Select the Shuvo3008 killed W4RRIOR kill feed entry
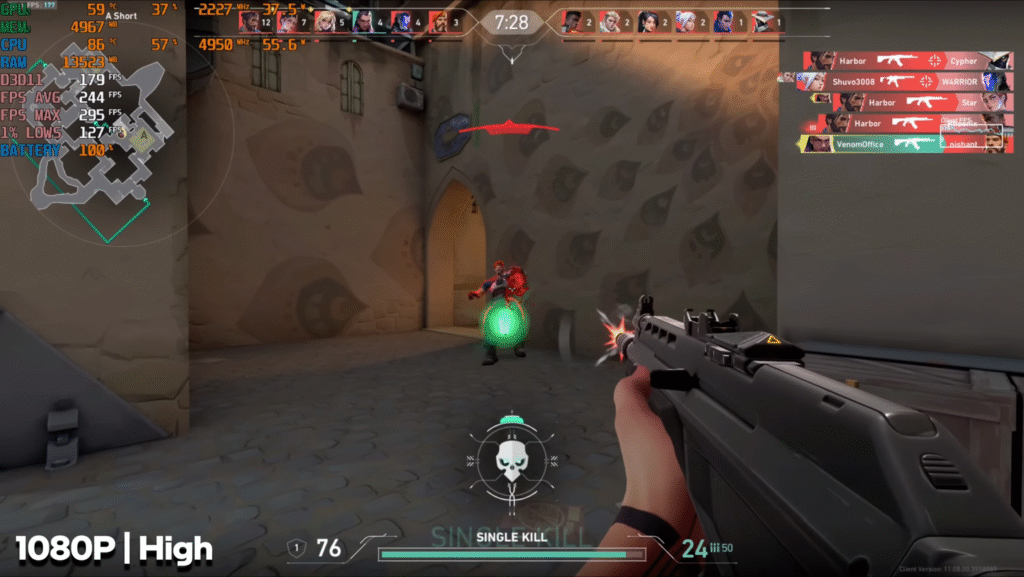This screenshot has width=1024, height=577. click(x=902, y=82)
